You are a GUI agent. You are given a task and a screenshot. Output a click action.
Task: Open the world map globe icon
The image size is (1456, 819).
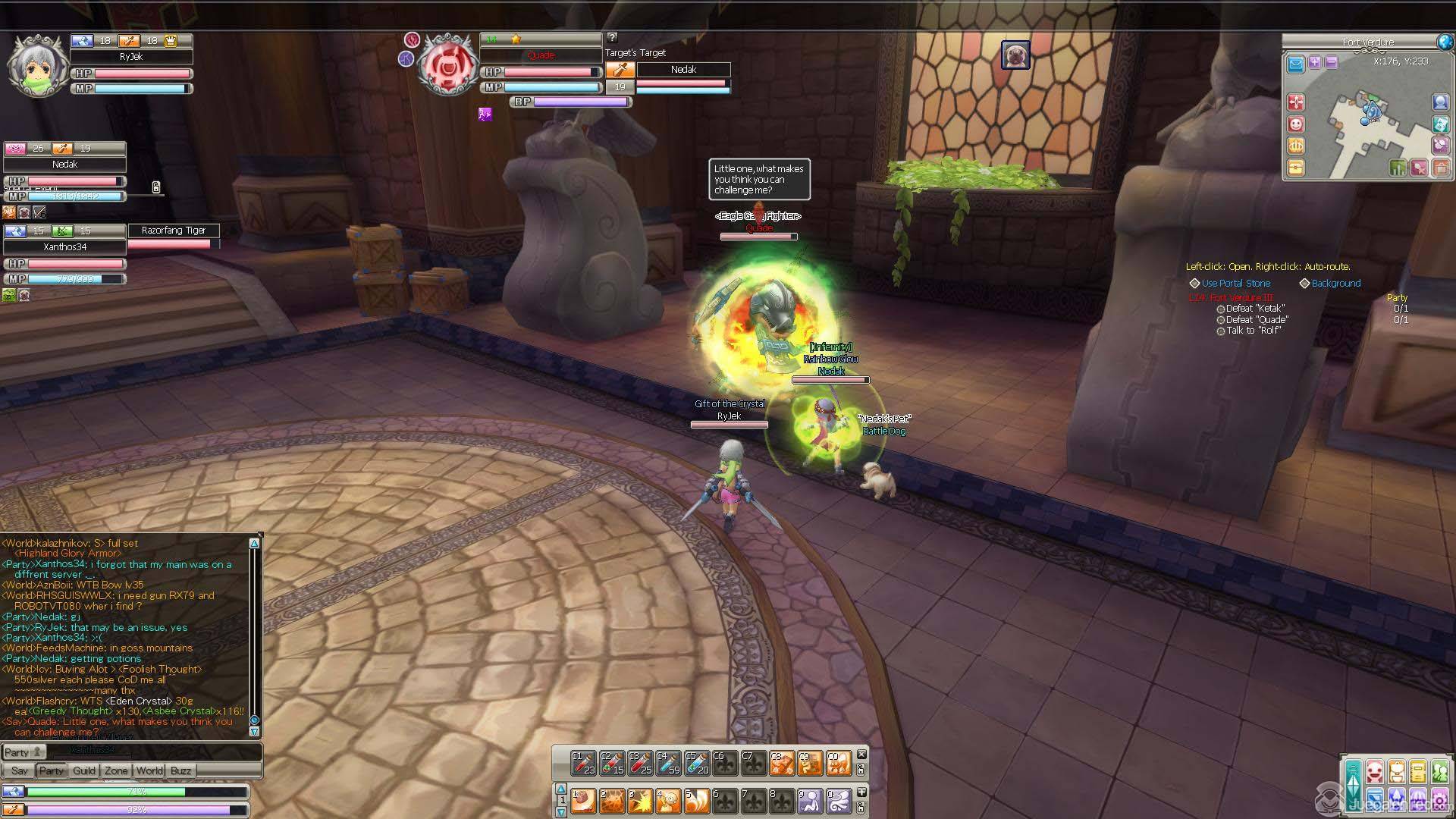coord(1445,42)
